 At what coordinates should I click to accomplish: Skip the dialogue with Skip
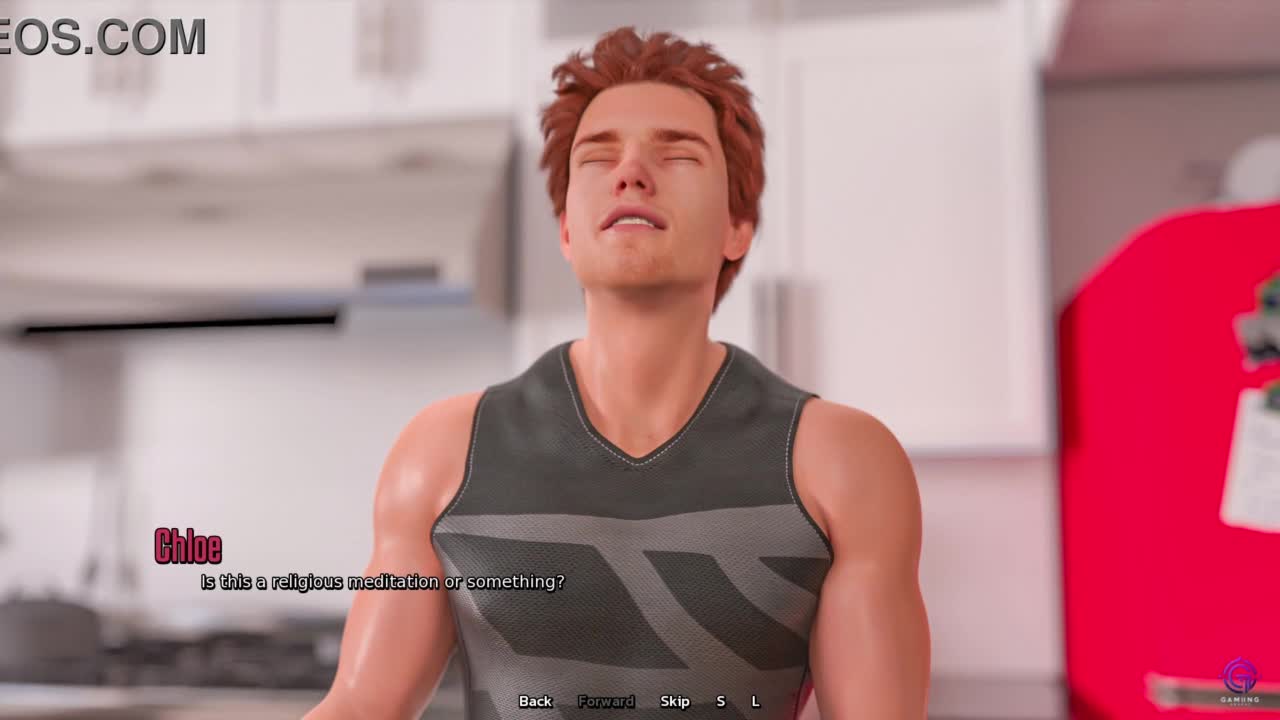pyautogui.click(x=675, y=701)
